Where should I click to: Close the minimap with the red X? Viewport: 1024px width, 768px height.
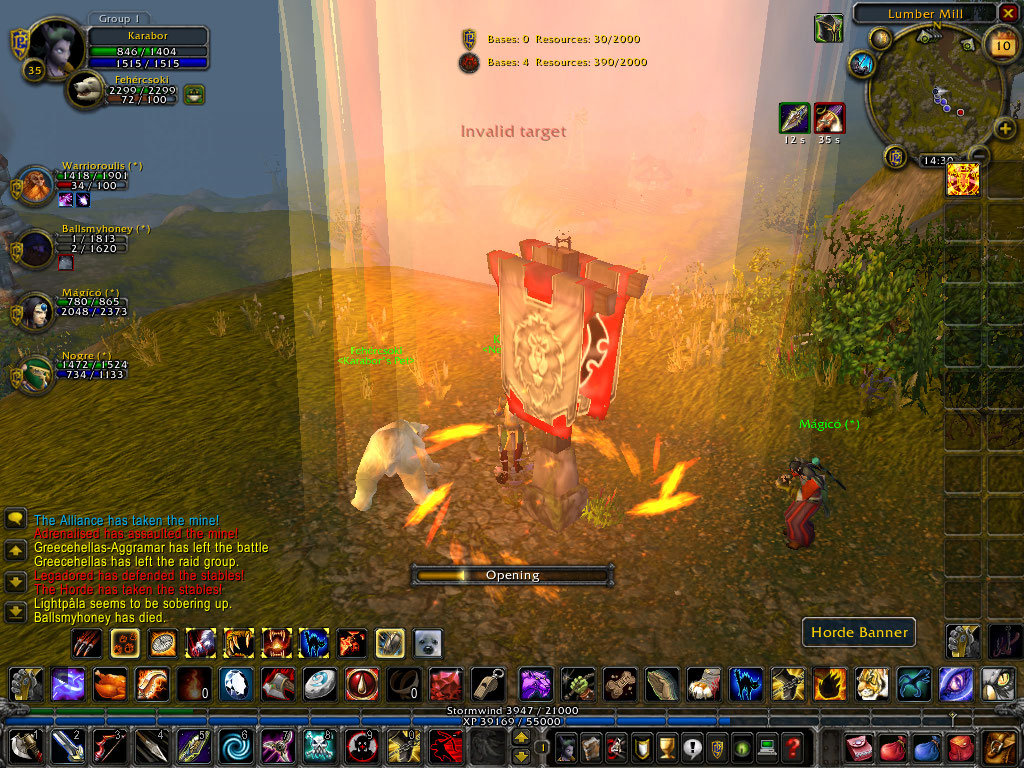point(1008,13)
